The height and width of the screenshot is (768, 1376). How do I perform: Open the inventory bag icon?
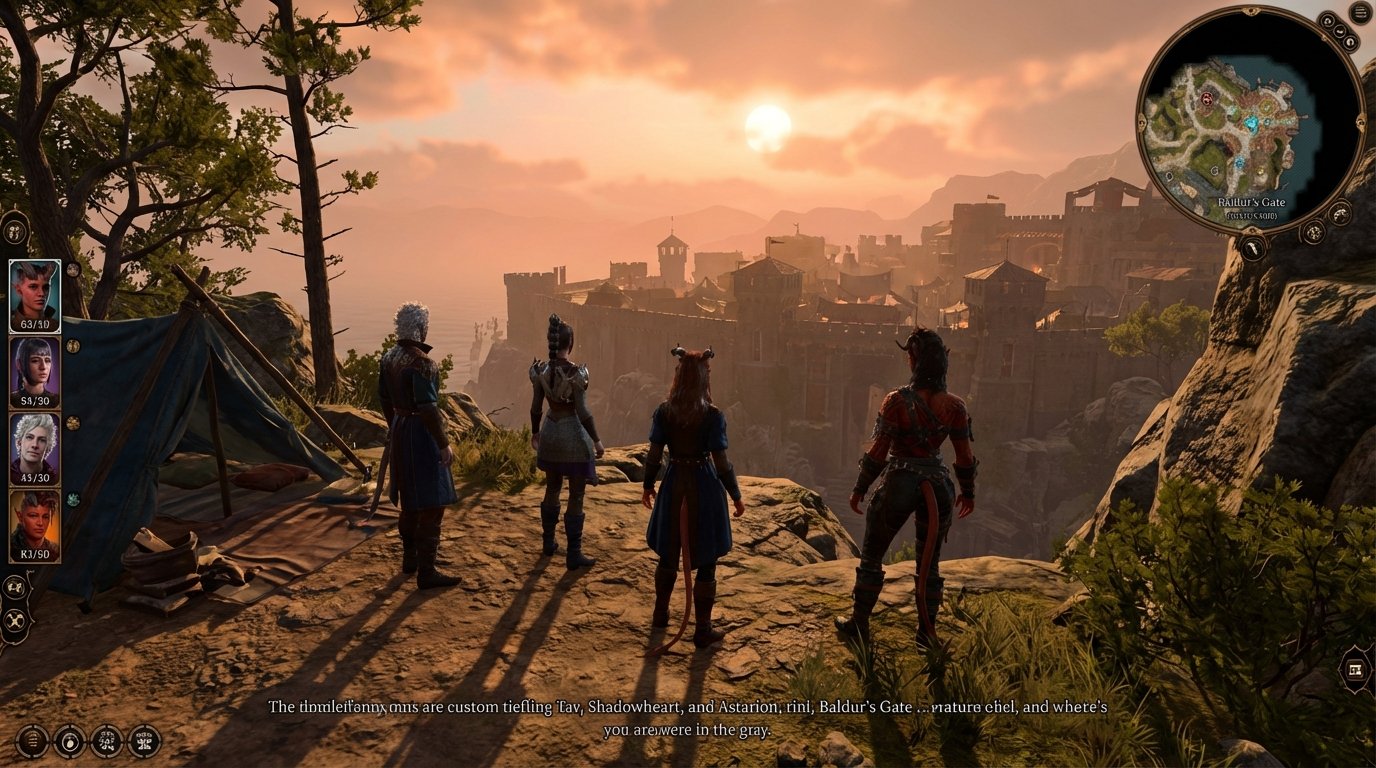(x=70, y=742)
